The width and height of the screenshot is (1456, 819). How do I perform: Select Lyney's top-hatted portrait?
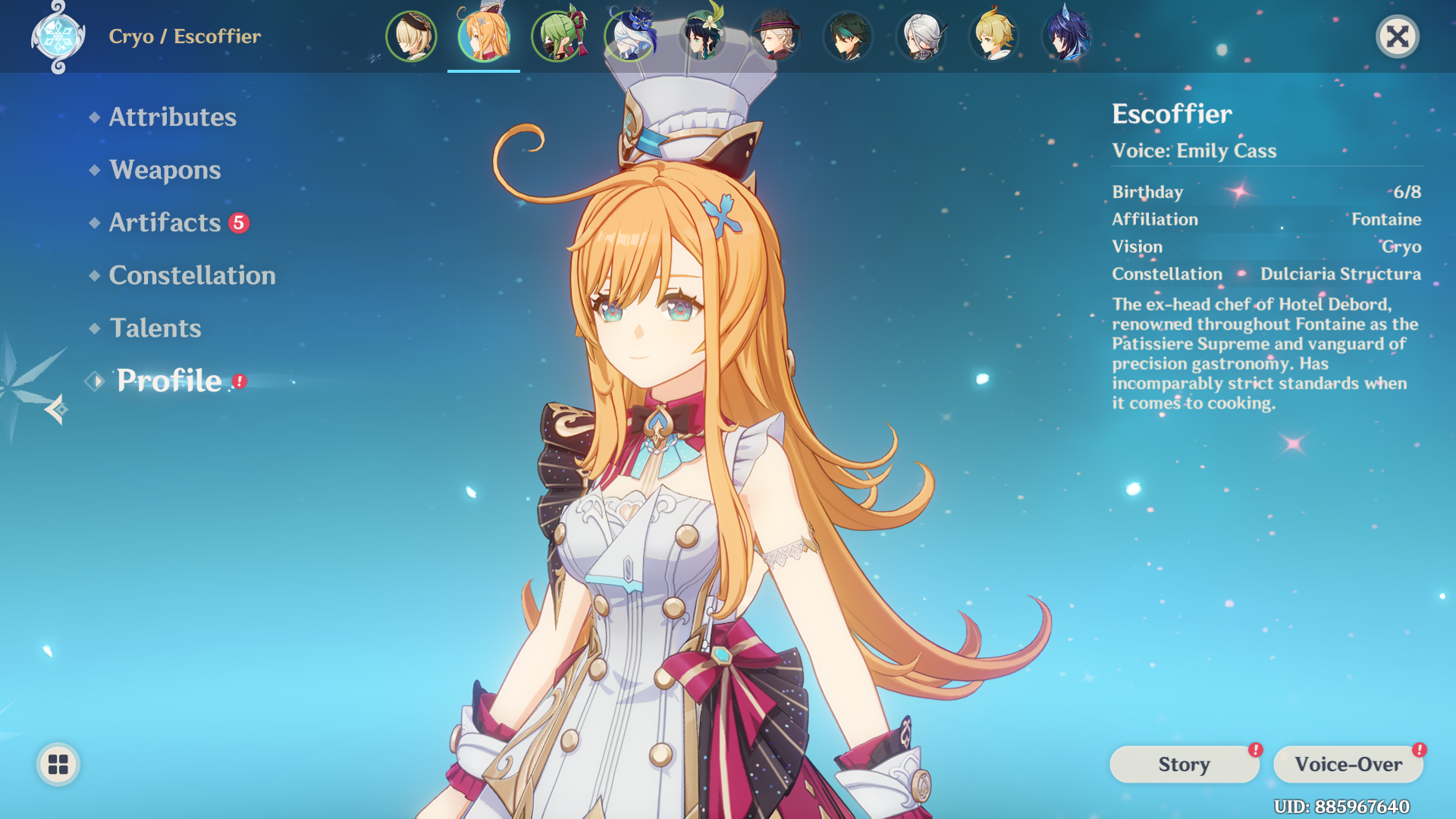click(x=776, y=36)
